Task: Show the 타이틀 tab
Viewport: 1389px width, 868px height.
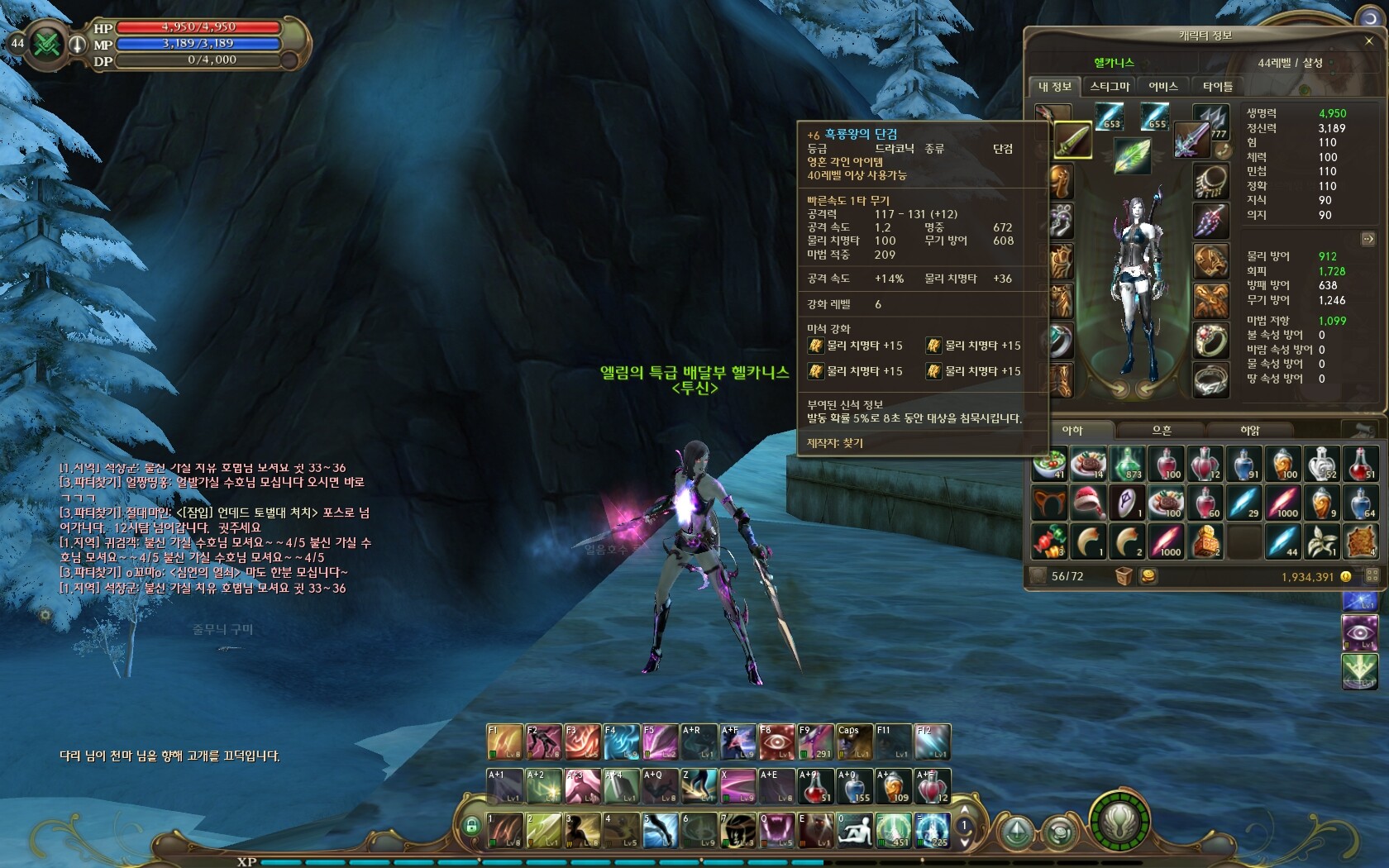Action: (1217, 87)
